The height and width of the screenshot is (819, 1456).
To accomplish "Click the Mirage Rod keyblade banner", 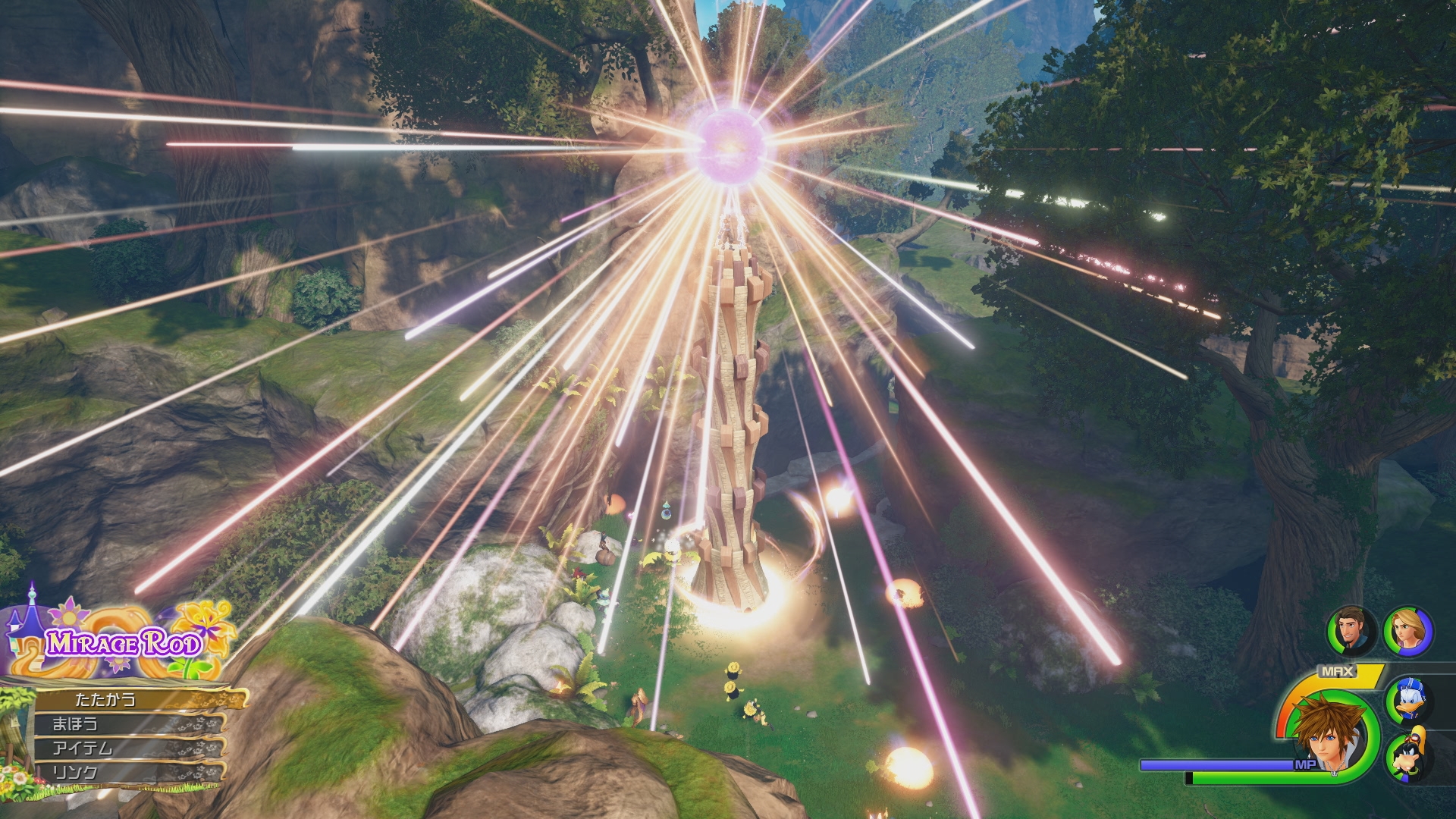I will 124,642.
